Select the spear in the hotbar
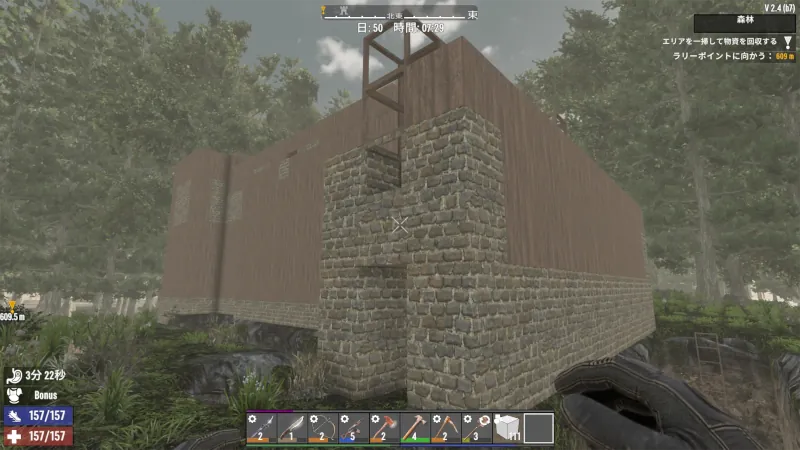Screen dimensions: 800x450 click(261, 427)
